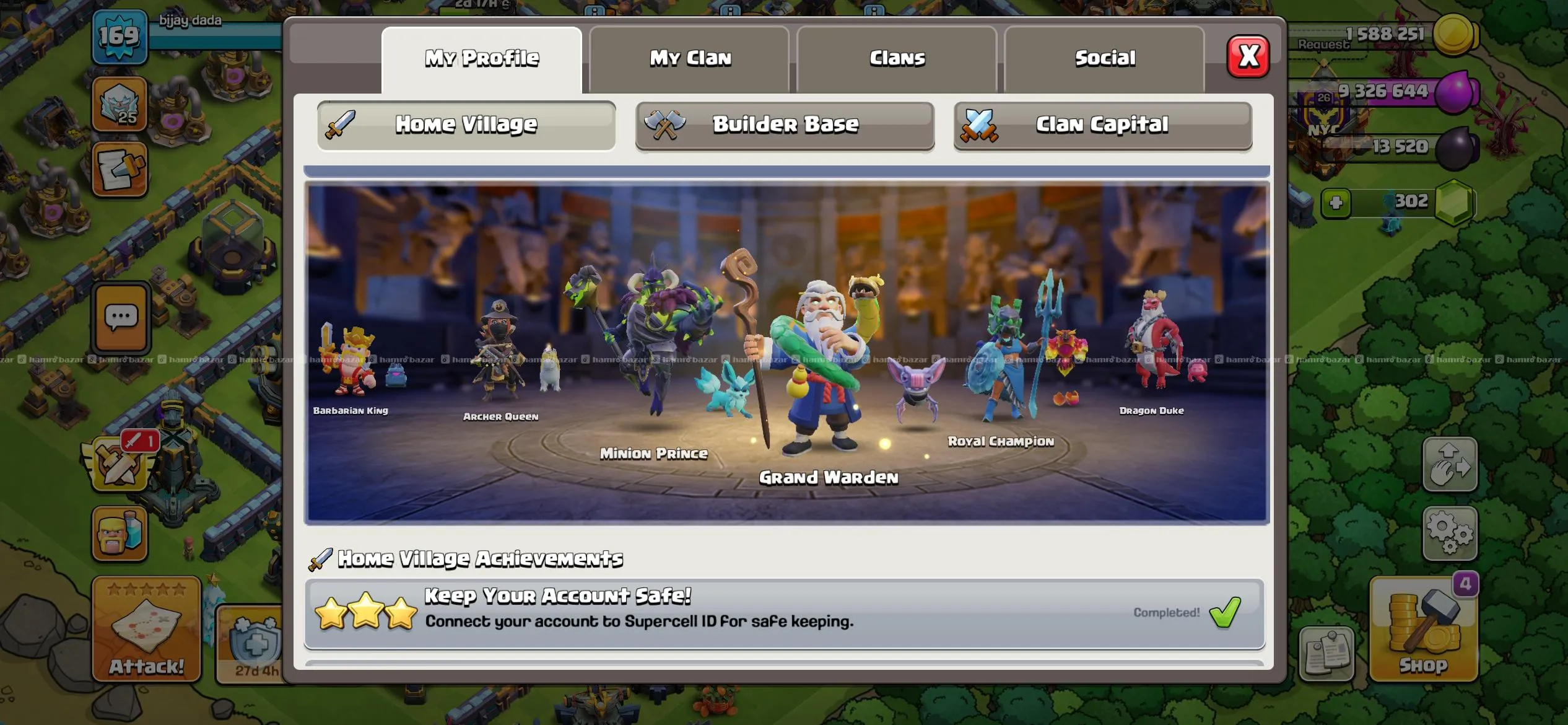Switch to the Clans tab
The height and width of the screenshot is (725, 1568).
[897, 57]
